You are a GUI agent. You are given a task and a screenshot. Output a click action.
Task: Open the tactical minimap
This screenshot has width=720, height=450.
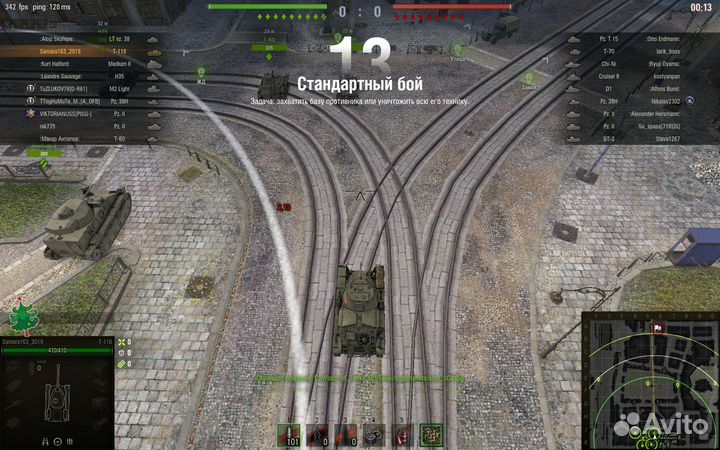(649, 380)
